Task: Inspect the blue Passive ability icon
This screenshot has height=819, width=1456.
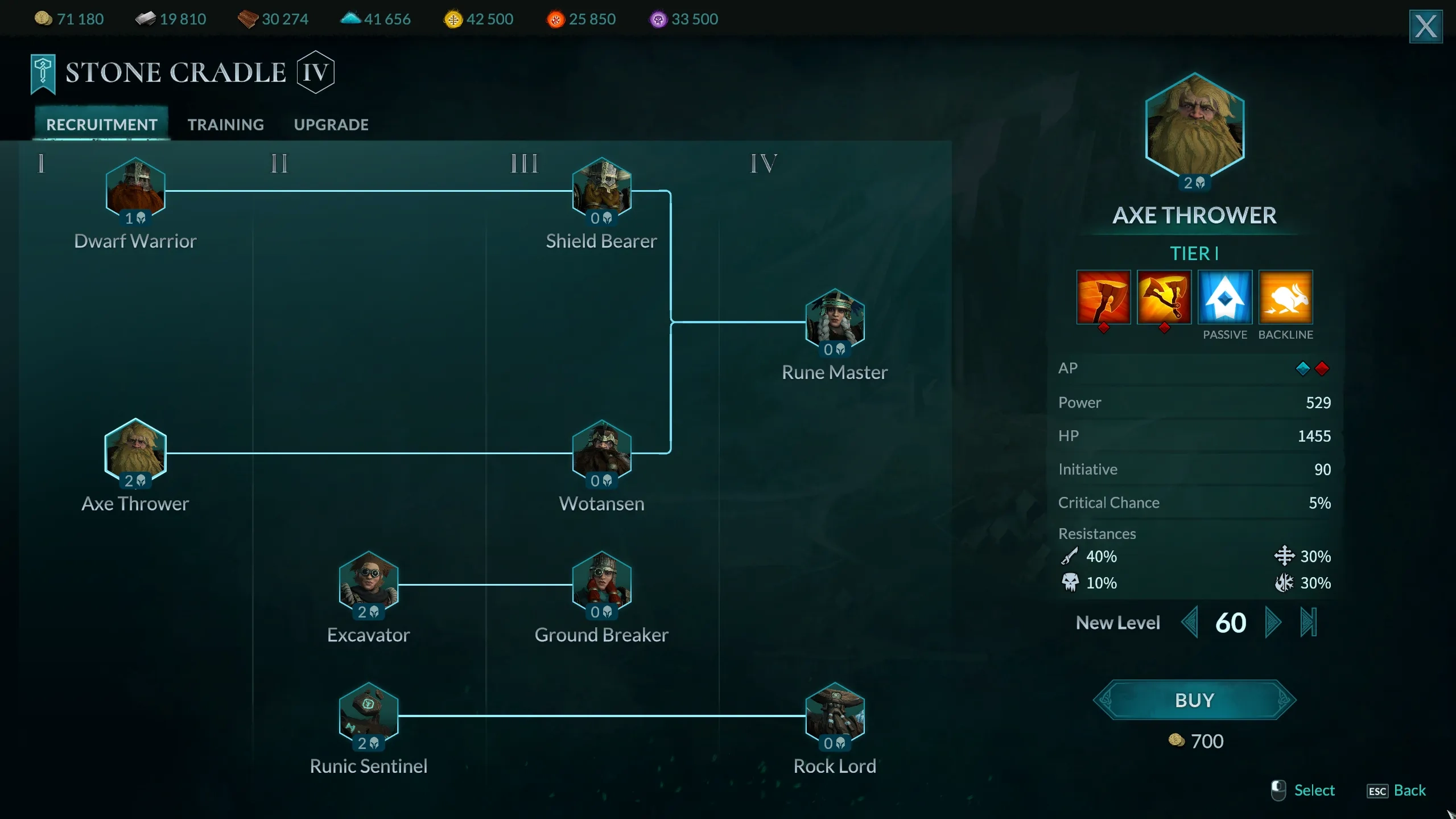Action: click(1224, 297)
